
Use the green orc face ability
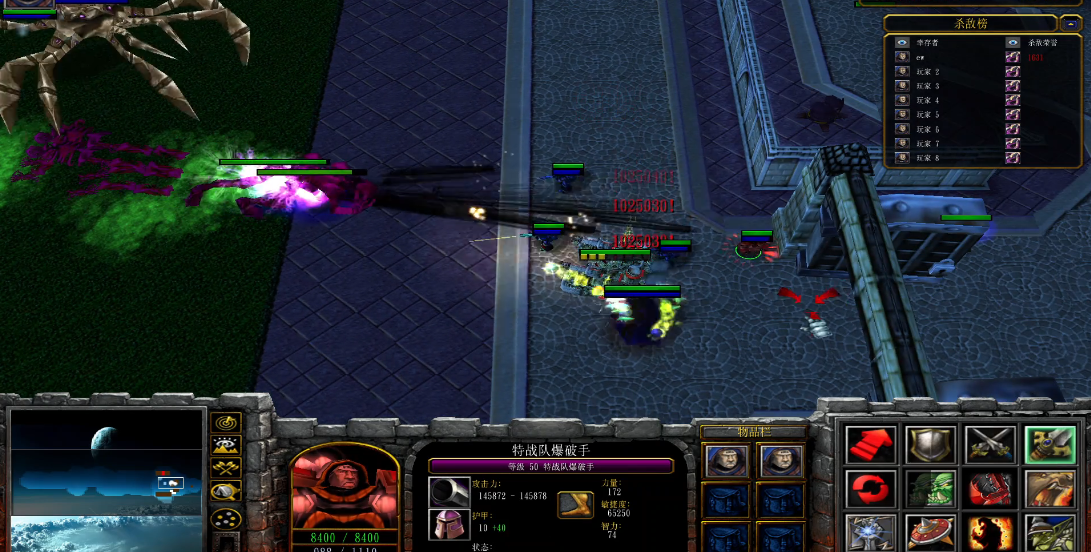pos(931,490)
